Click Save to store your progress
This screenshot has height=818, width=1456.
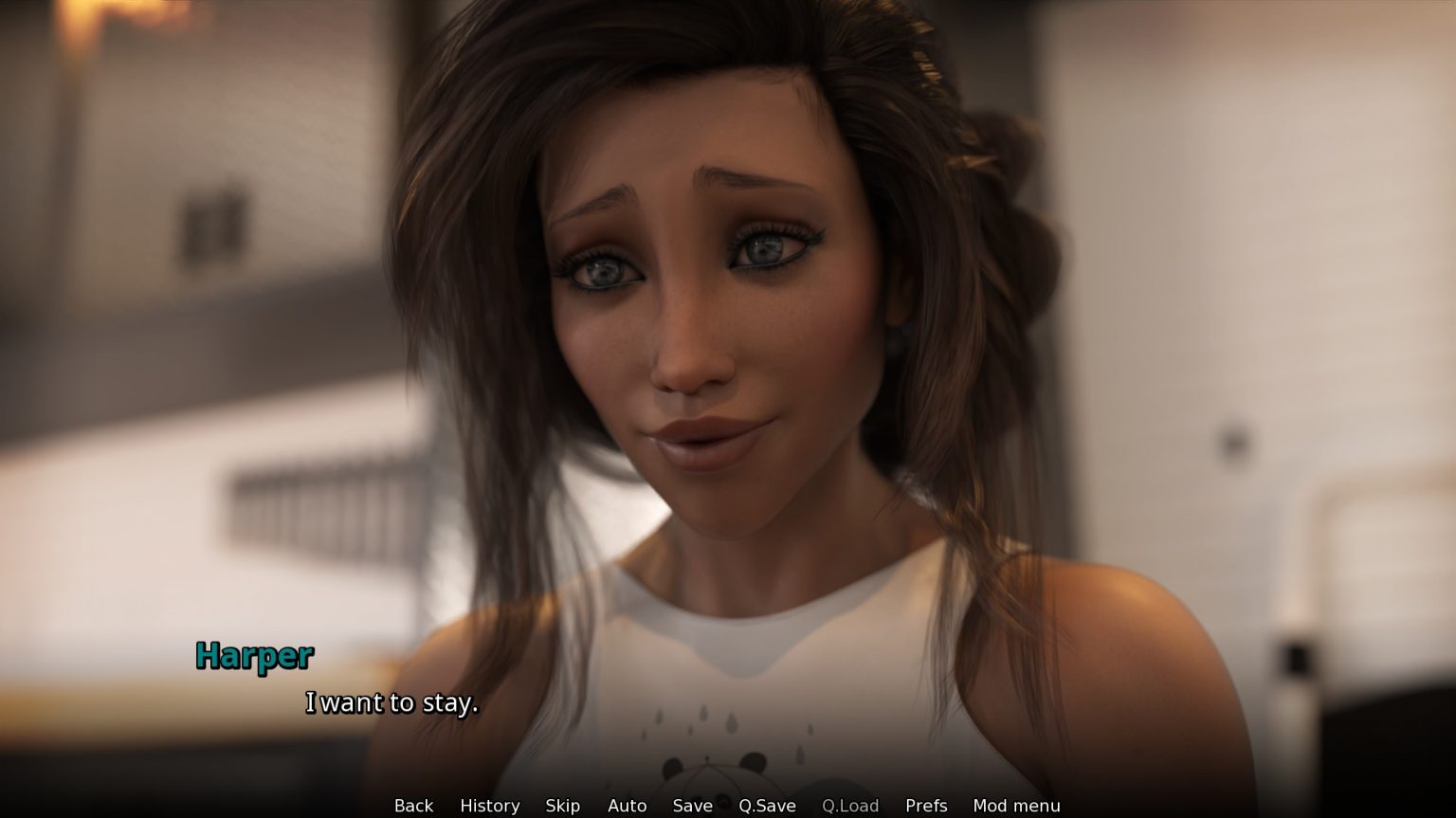click(692, 805)
